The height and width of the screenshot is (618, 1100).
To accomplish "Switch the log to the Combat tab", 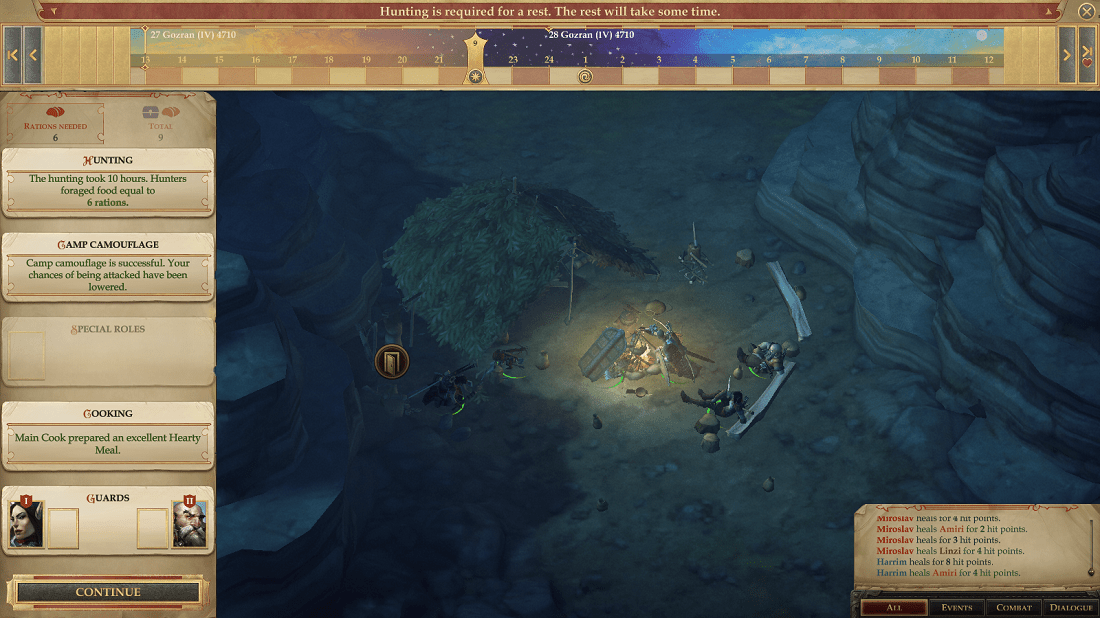I will pyautogui.click(x=1014, y=607).
